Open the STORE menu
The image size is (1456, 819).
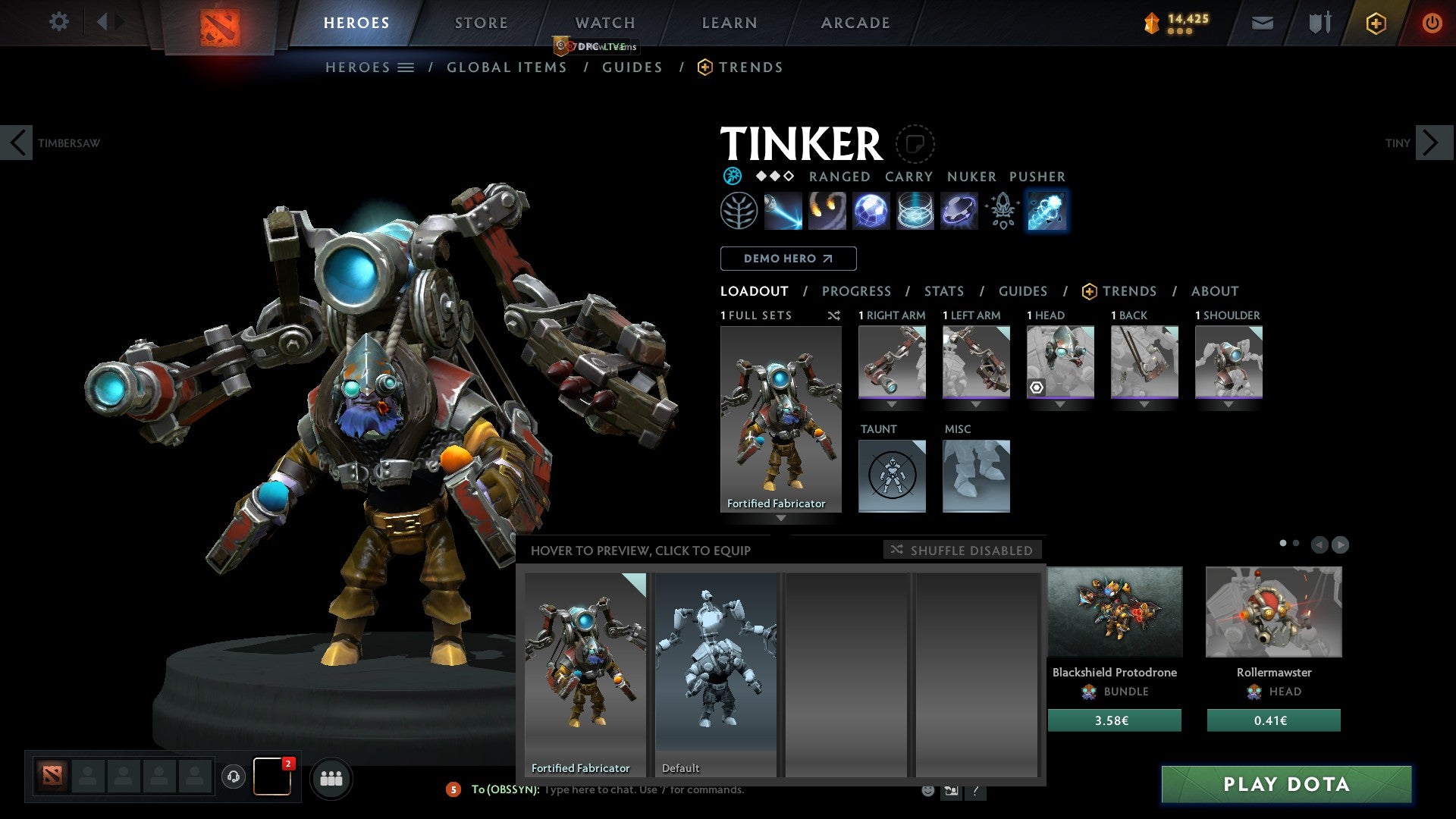click(481, 22)
